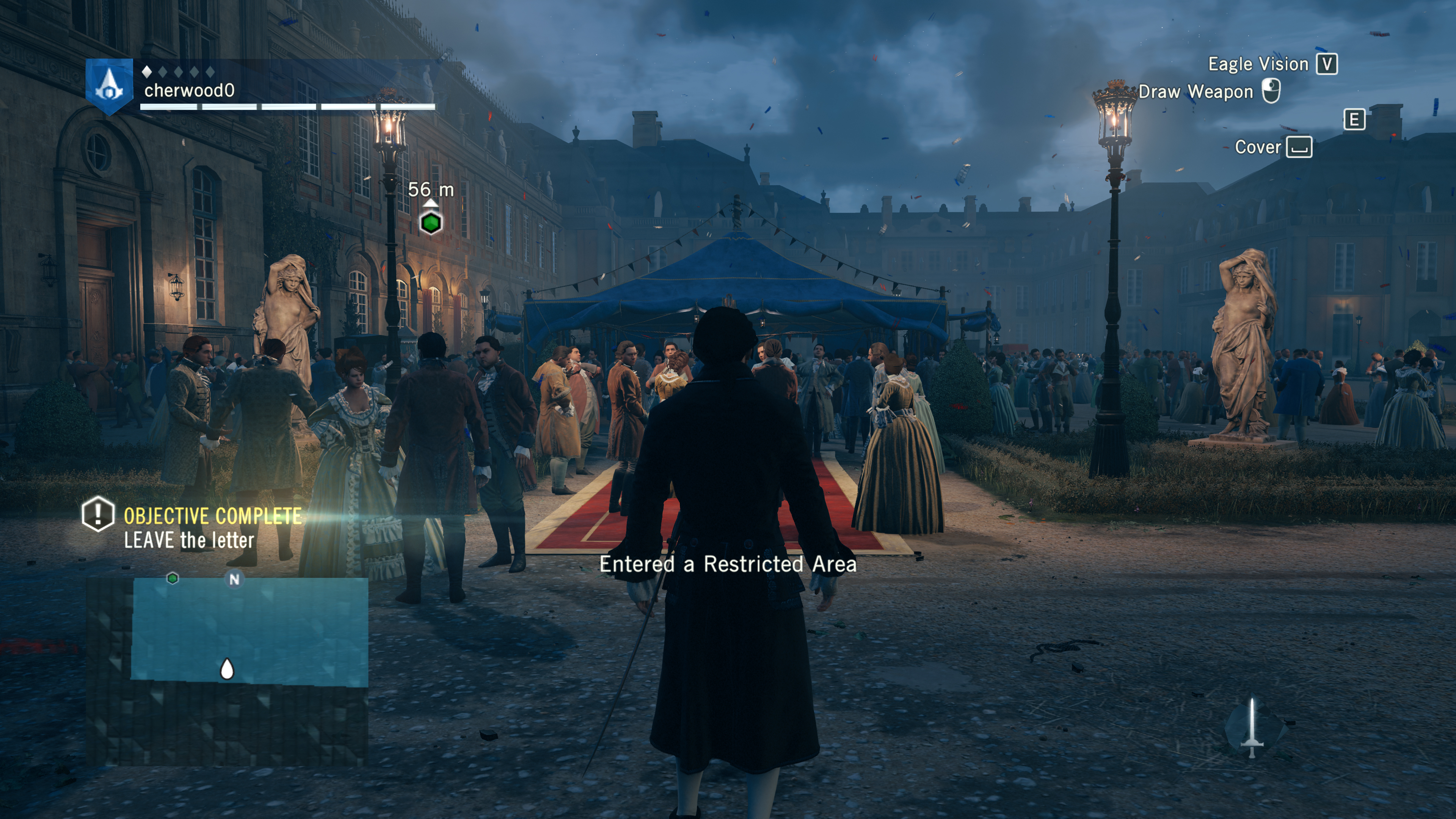Expand the first diamond skill slot above player name
Image resolution: width=1456 pixels, height=819 pixels.
pos(146,72)
